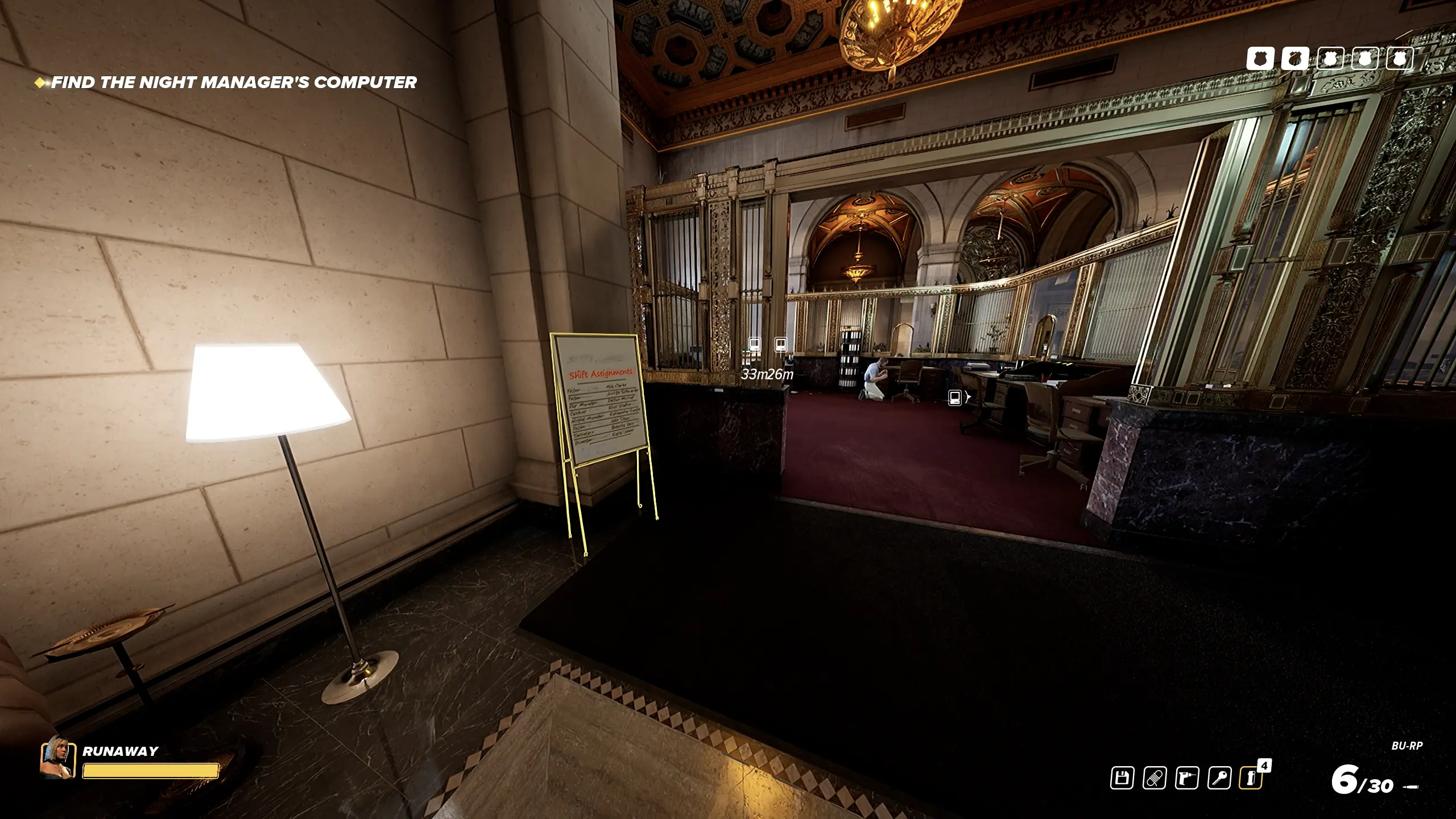This screenshot has width=1456, height=819.
Task: Select the floppy disk tool icon
Action: [1122, 778]
